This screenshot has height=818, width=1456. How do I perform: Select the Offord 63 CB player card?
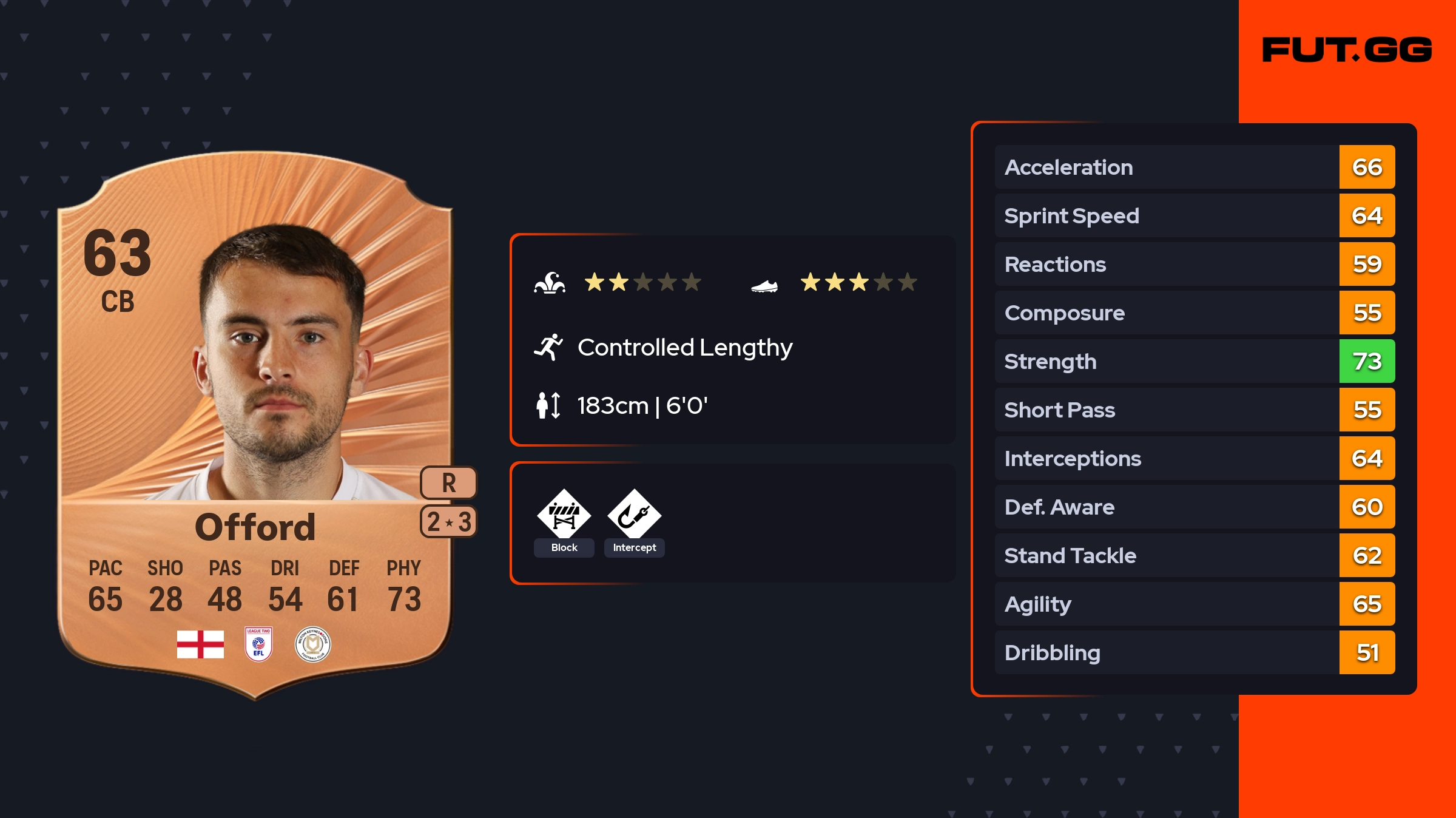pos(255,425)
